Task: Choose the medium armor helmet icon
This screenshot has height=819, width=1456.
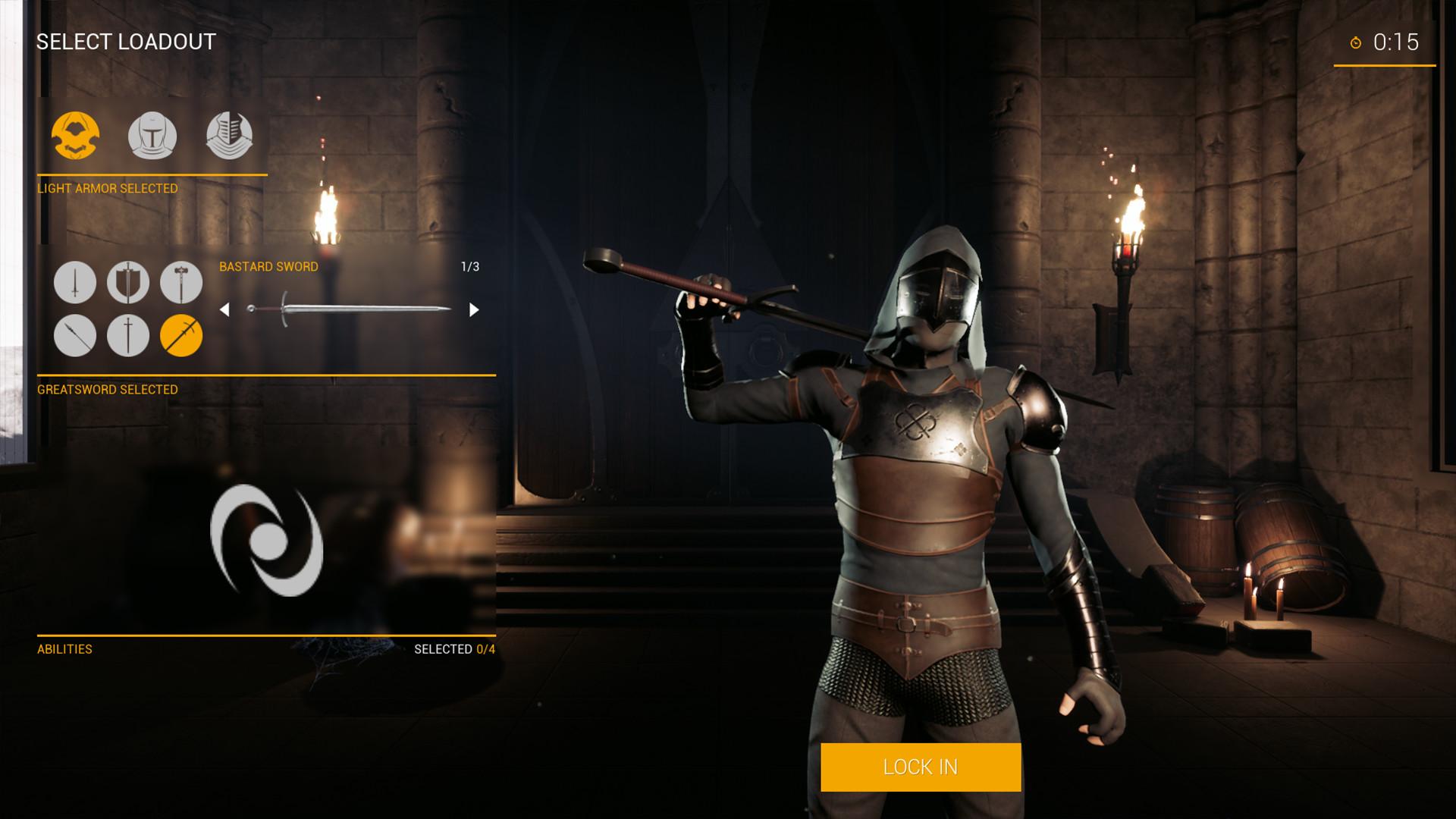Action: click(x=152, y=136)
